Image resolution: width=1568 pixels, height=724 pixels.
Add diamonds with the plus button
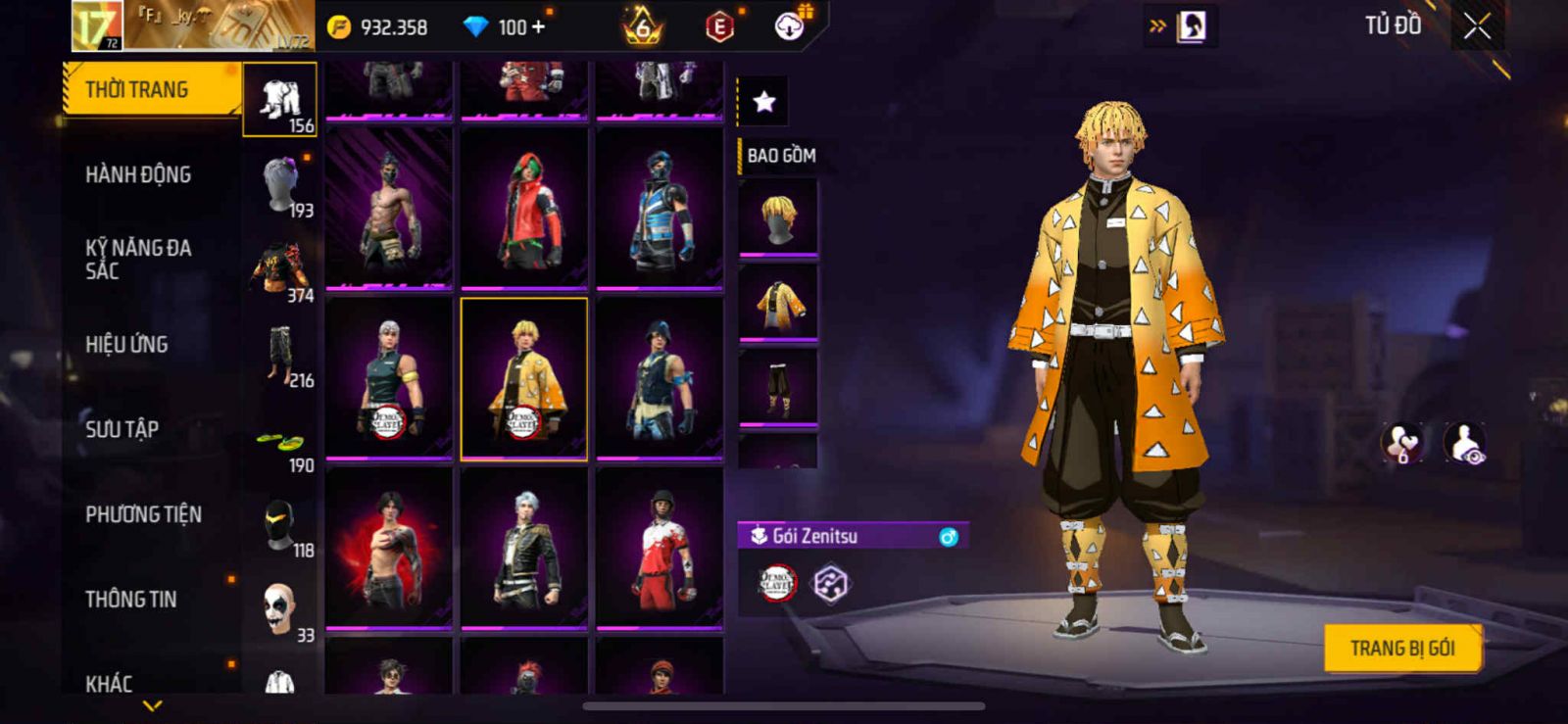pyautogui.click(x=538, y=27)
